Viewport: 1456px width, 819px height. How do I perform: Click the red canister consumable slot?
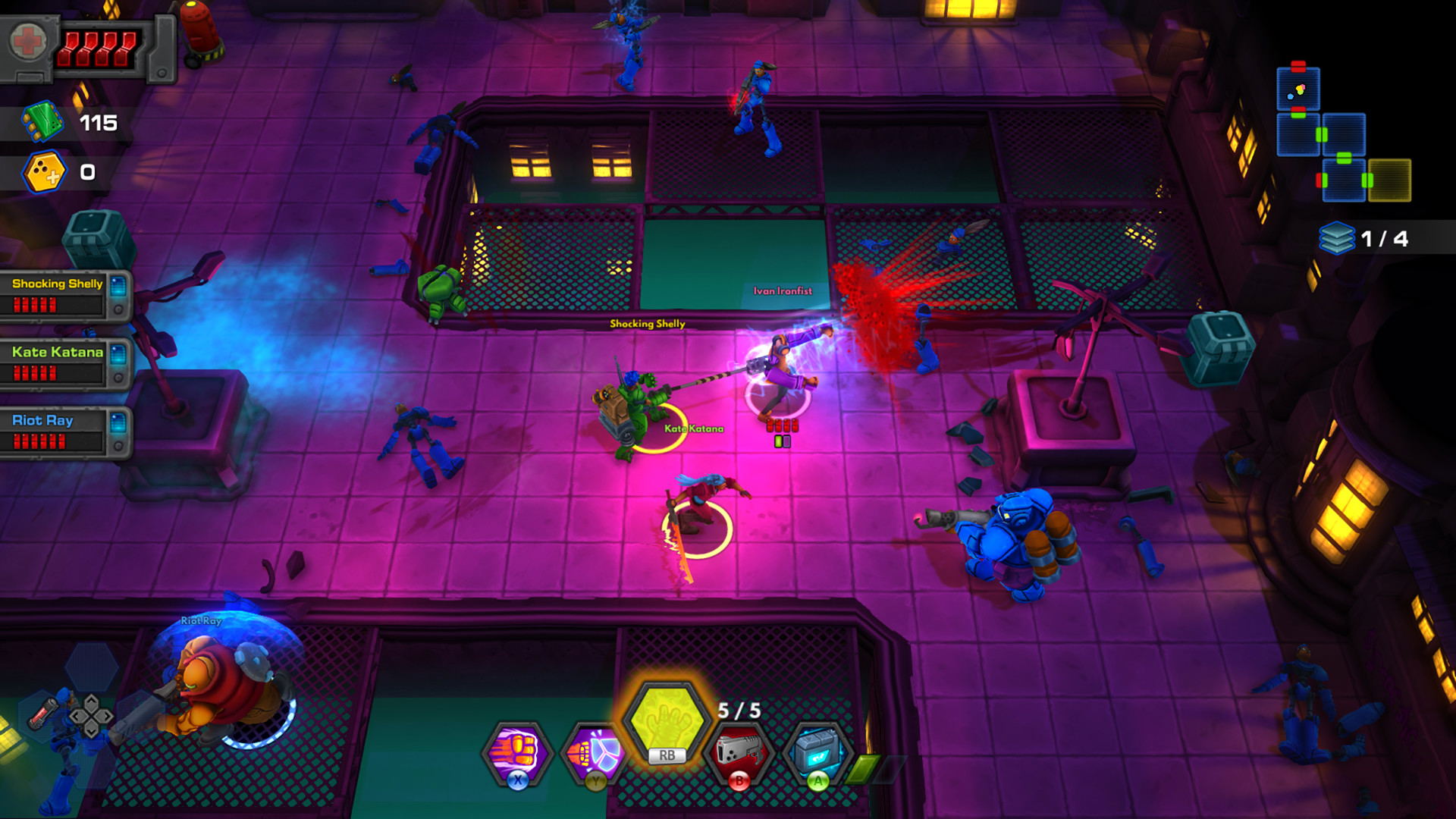(44, 713)
